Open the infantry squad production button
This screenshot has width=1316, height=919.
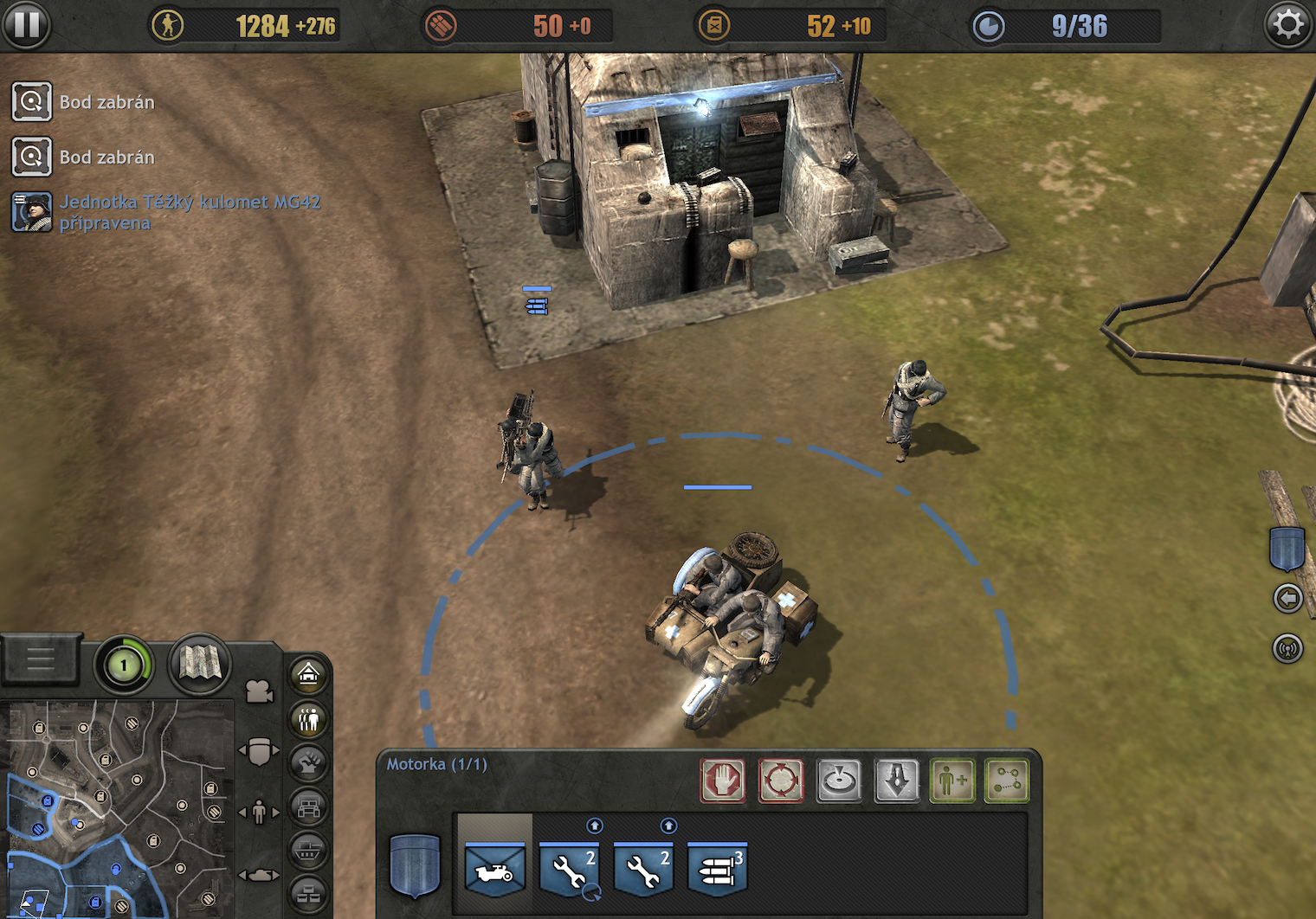coord(309,719)
